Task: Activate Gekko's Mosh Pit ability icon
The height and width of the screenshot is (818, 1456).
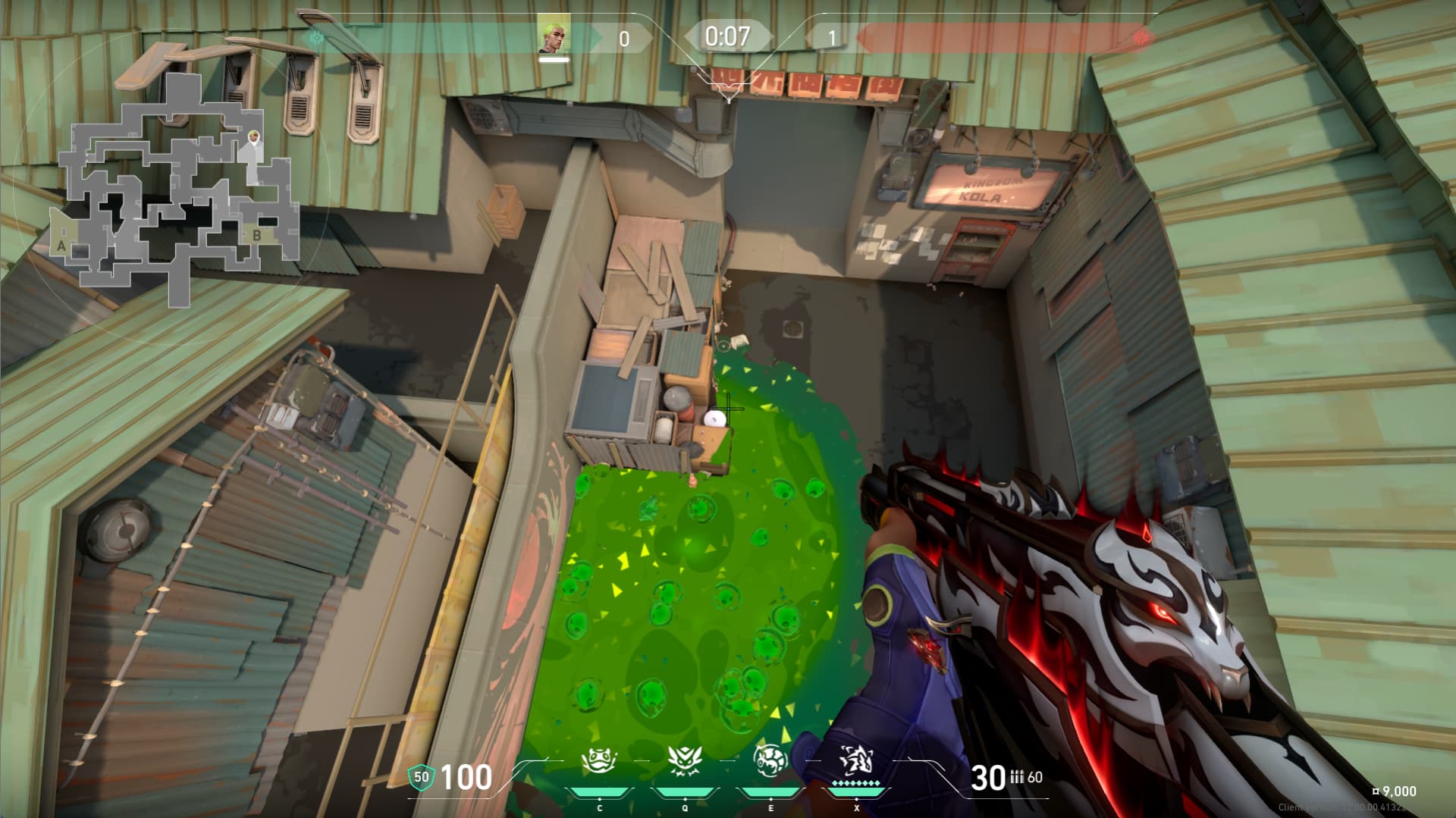Action: click(598, 760)
